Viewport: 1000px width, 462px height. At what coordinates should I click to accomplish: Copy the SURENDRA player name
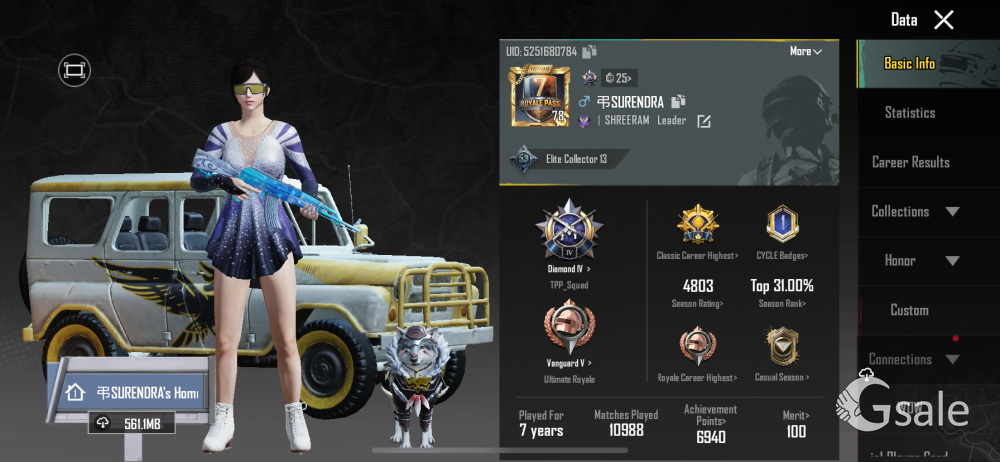[678, 101]
